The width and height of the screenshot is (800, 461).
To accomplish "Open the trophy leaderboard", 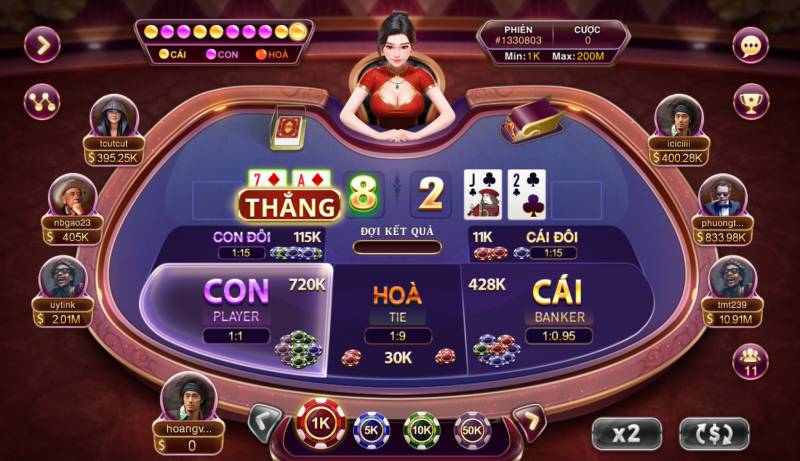I will click(x=750, y=101).
